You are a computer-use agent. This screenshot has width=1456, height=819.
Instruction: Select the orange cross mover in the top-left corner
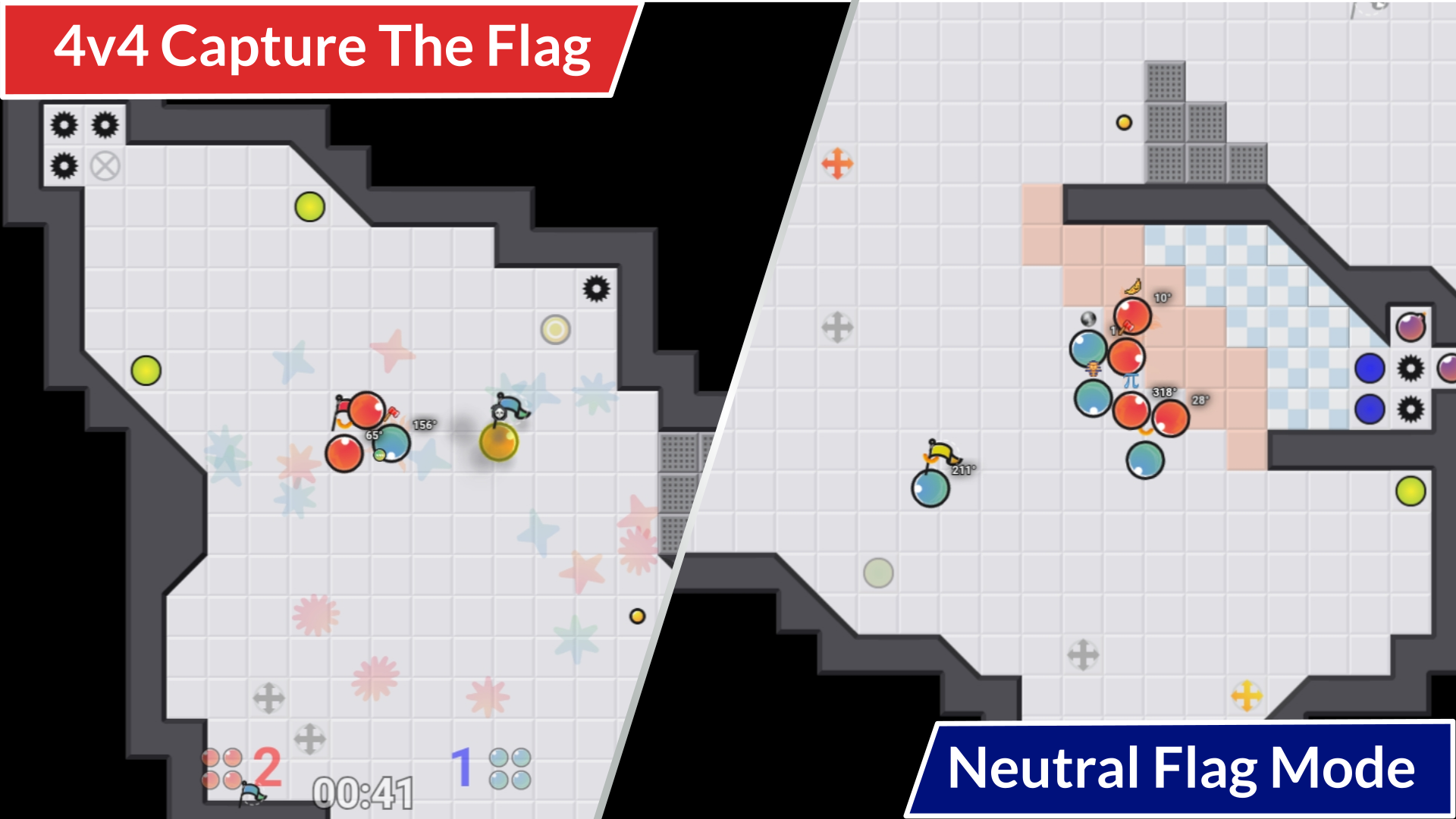(x=838, y=162)
